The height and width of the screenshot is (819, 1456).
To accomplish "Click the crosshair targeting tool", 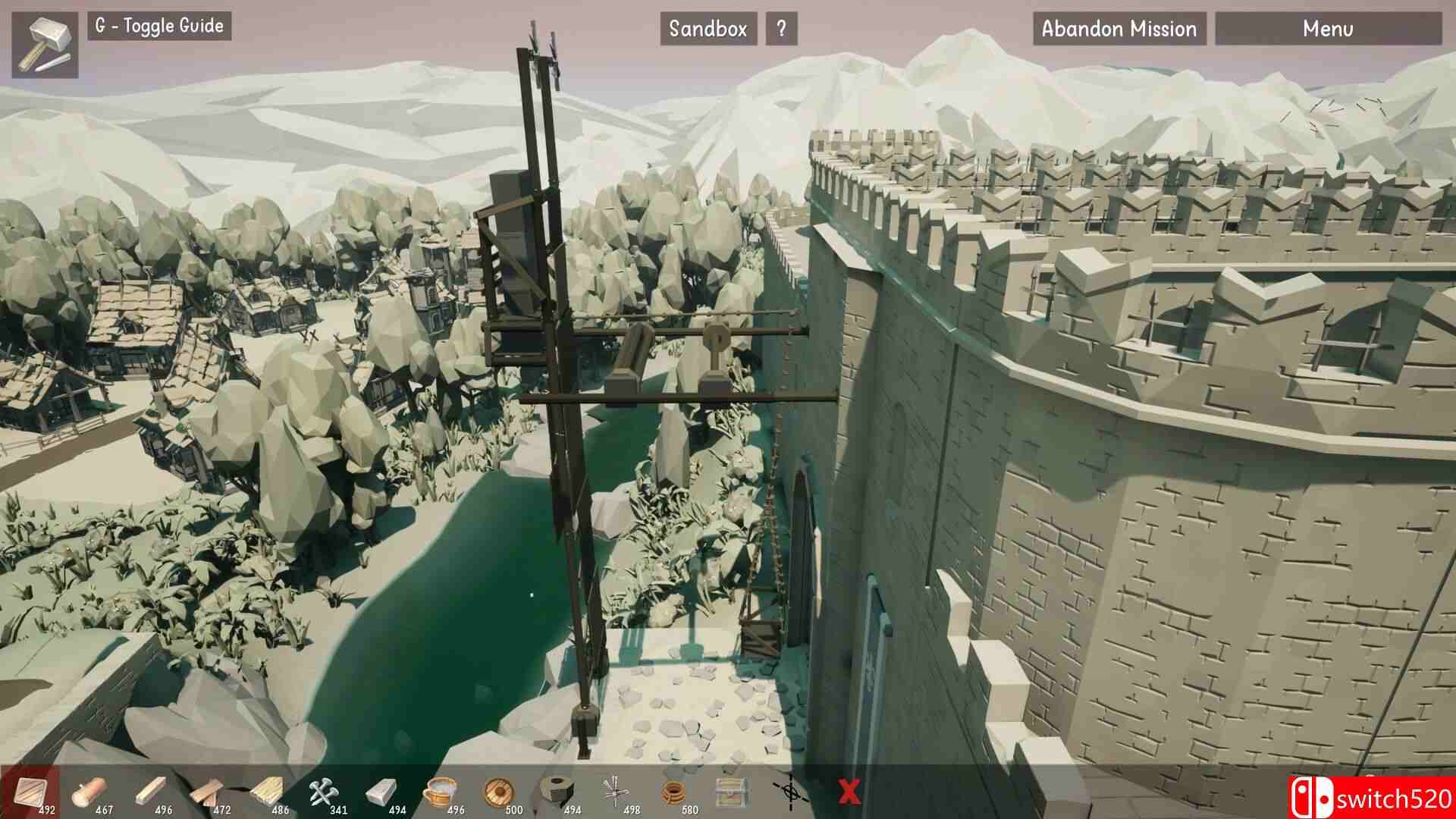I will [x=790, y=792].
